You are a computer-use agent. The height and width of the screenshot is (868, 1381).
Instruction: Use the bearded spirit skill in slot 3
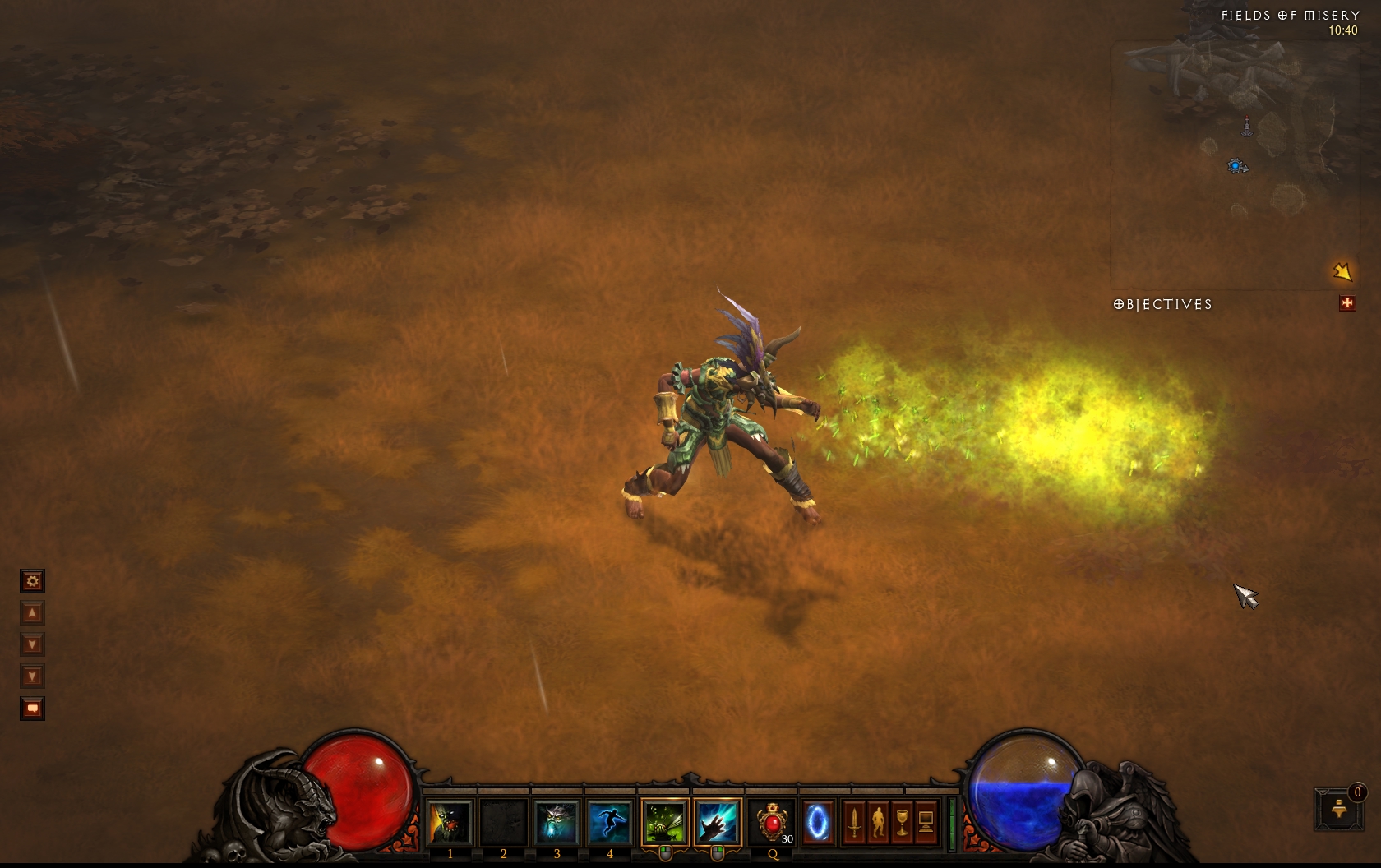click(557, 822)
